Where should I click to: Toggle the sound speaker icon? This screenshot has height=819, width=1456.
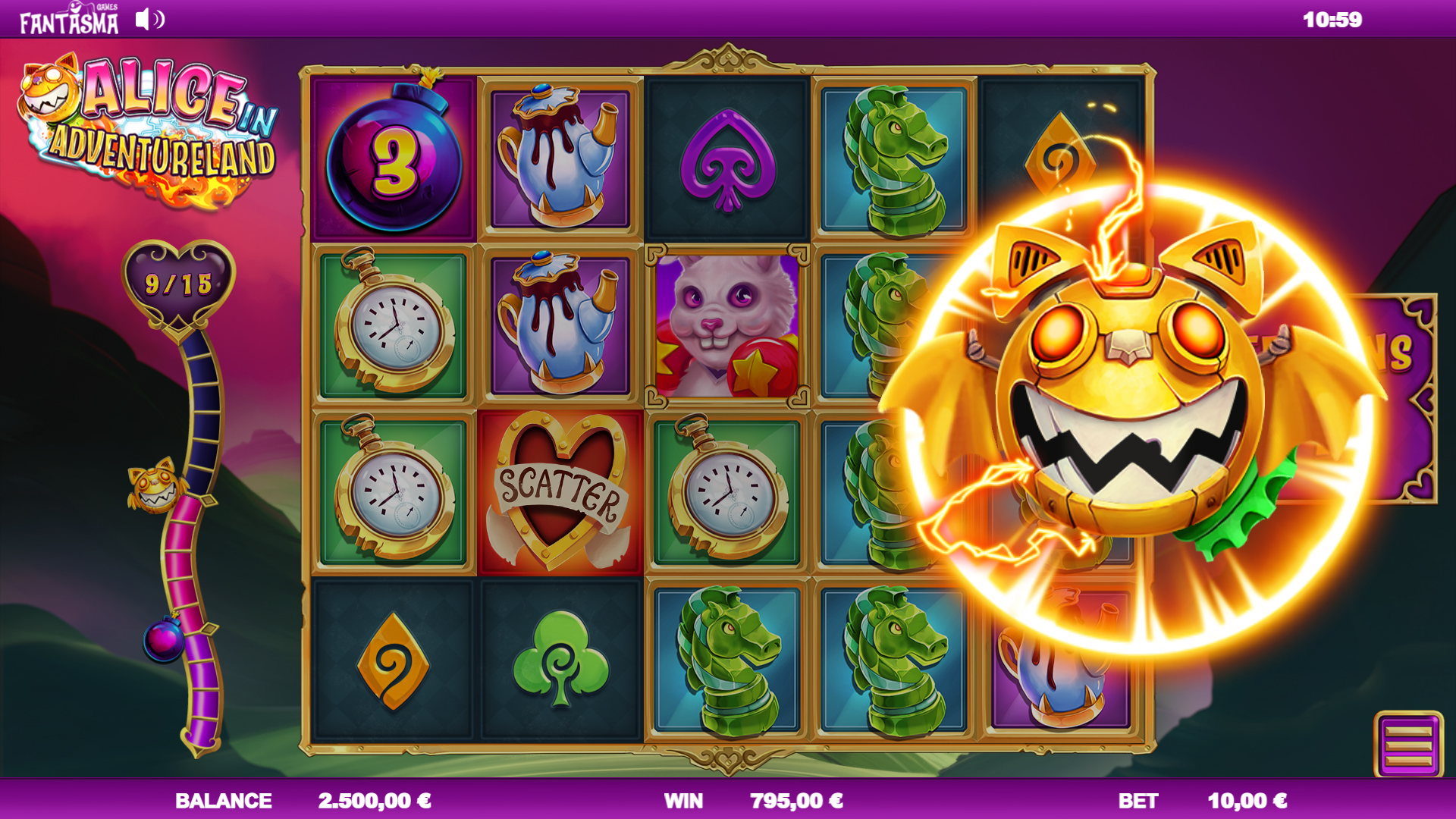(x=149, y=20)
